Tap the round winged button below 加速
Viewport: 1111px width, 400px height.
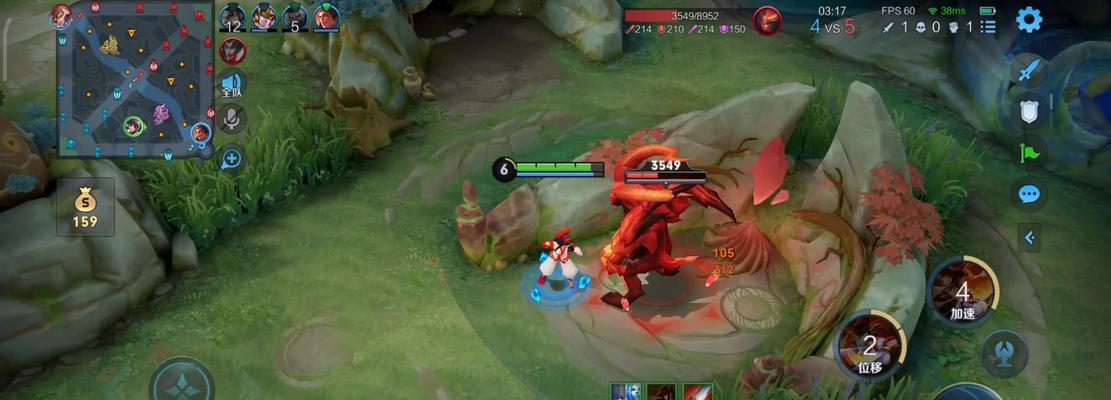click(1004, 353)
